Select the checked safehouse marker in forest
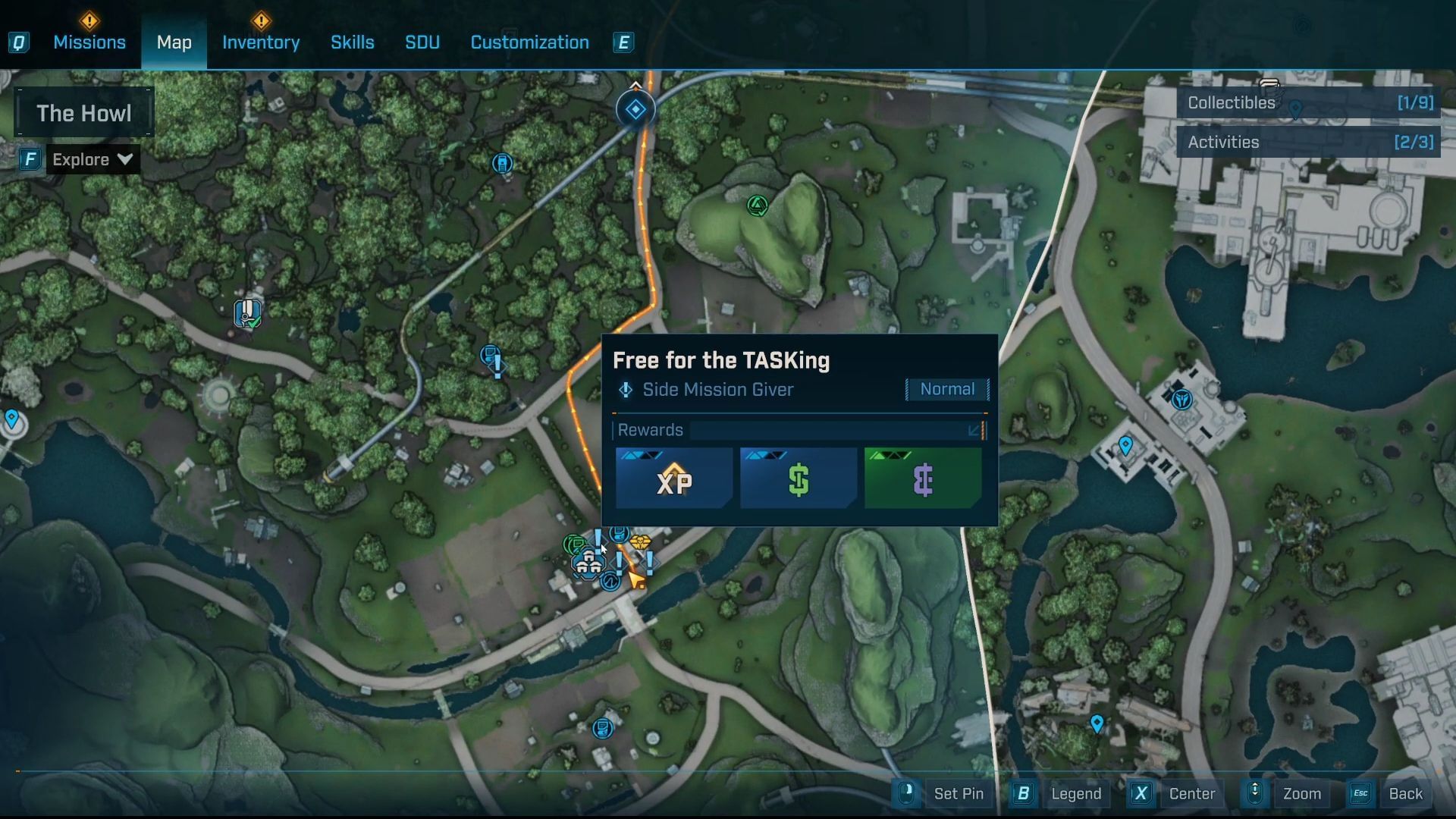The image size is (1456, 819). [x=247, y=312]
